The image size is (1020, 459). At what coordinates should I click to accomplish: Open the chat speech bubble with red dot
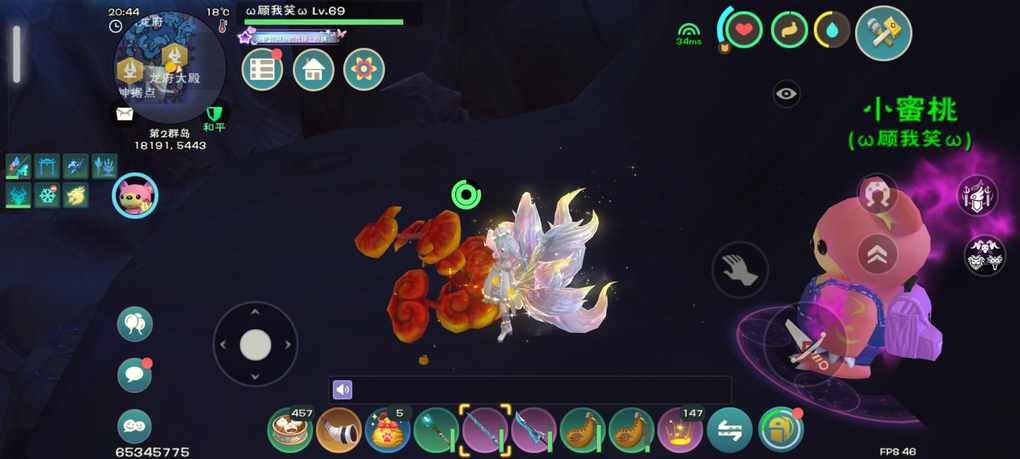coord(135,374)
